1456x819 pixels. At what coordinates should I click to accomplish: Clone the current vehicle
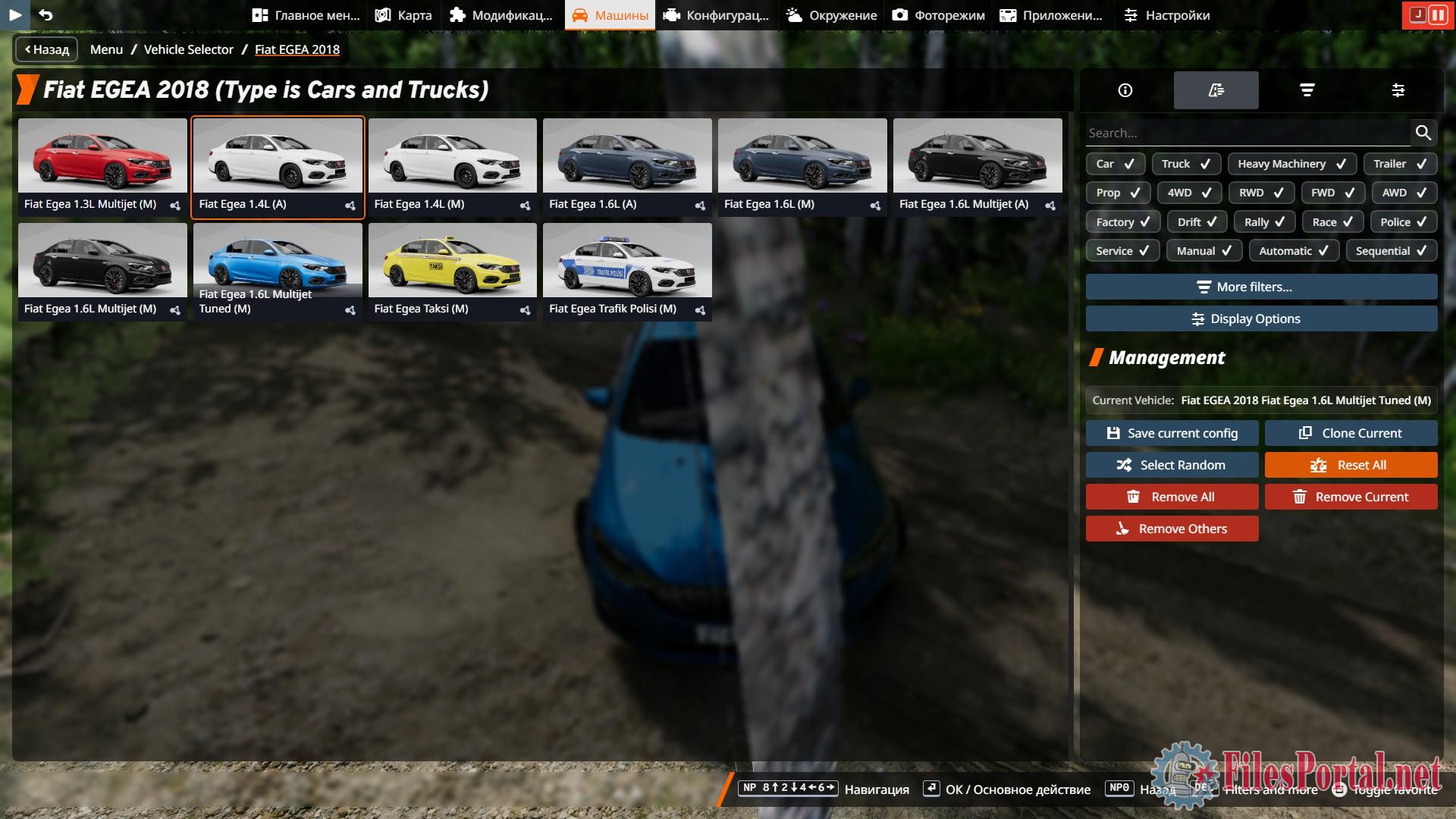tap(1351, 433)
